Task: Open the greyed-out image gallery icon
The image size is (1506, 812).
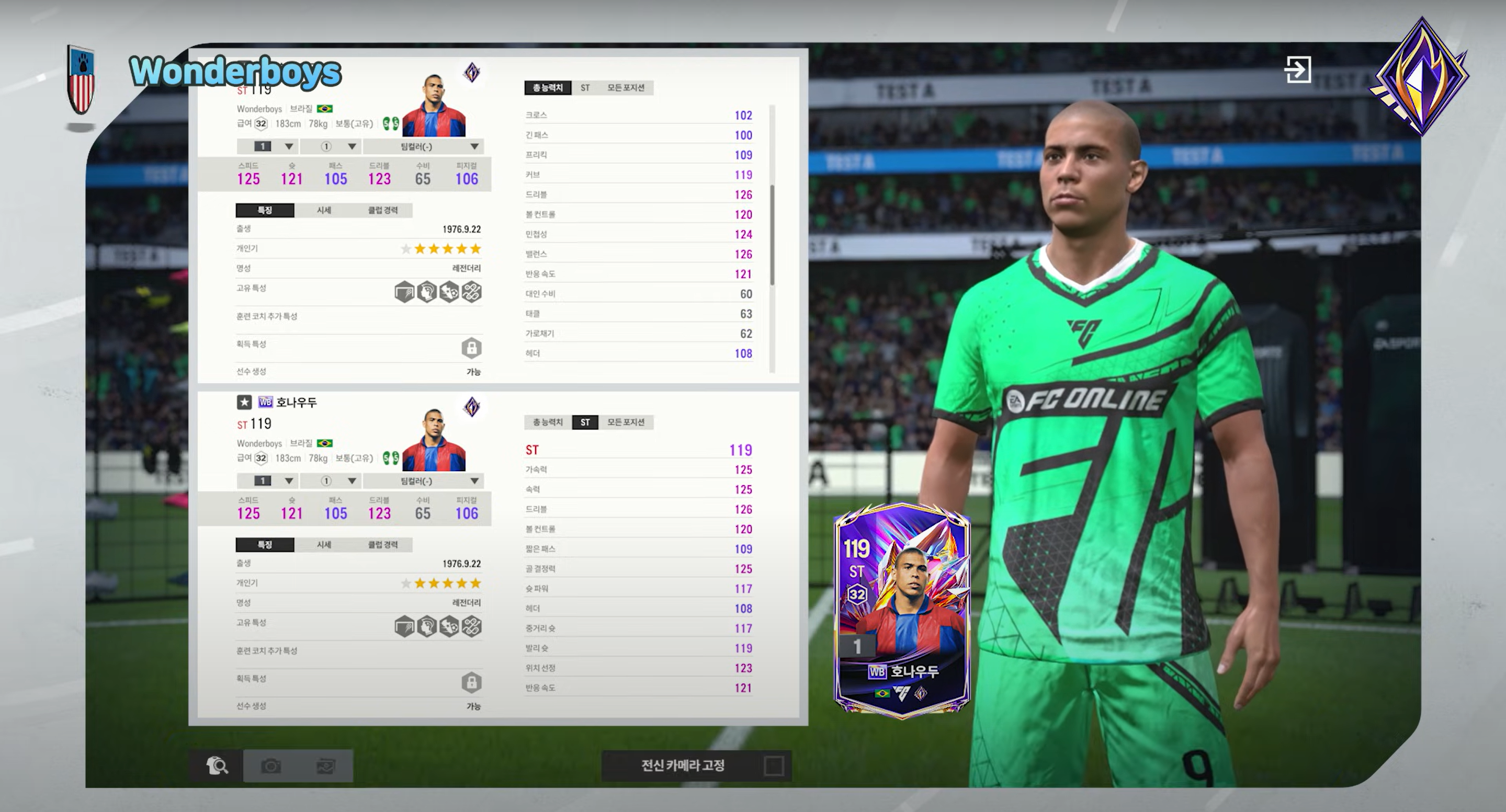Action: tap(325, 765)
